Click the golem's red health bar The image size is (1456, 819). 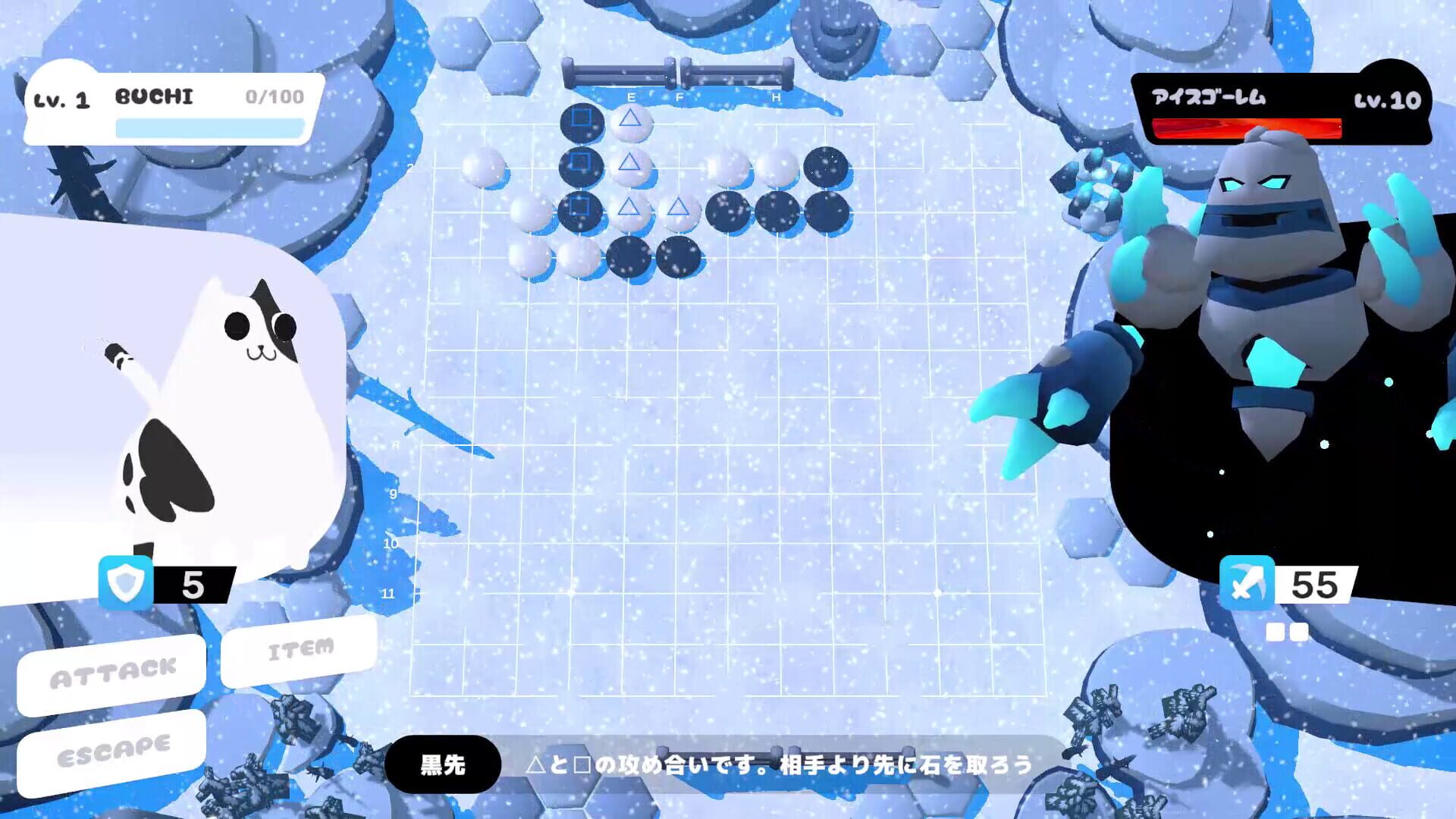click(x=1247, y=130)
